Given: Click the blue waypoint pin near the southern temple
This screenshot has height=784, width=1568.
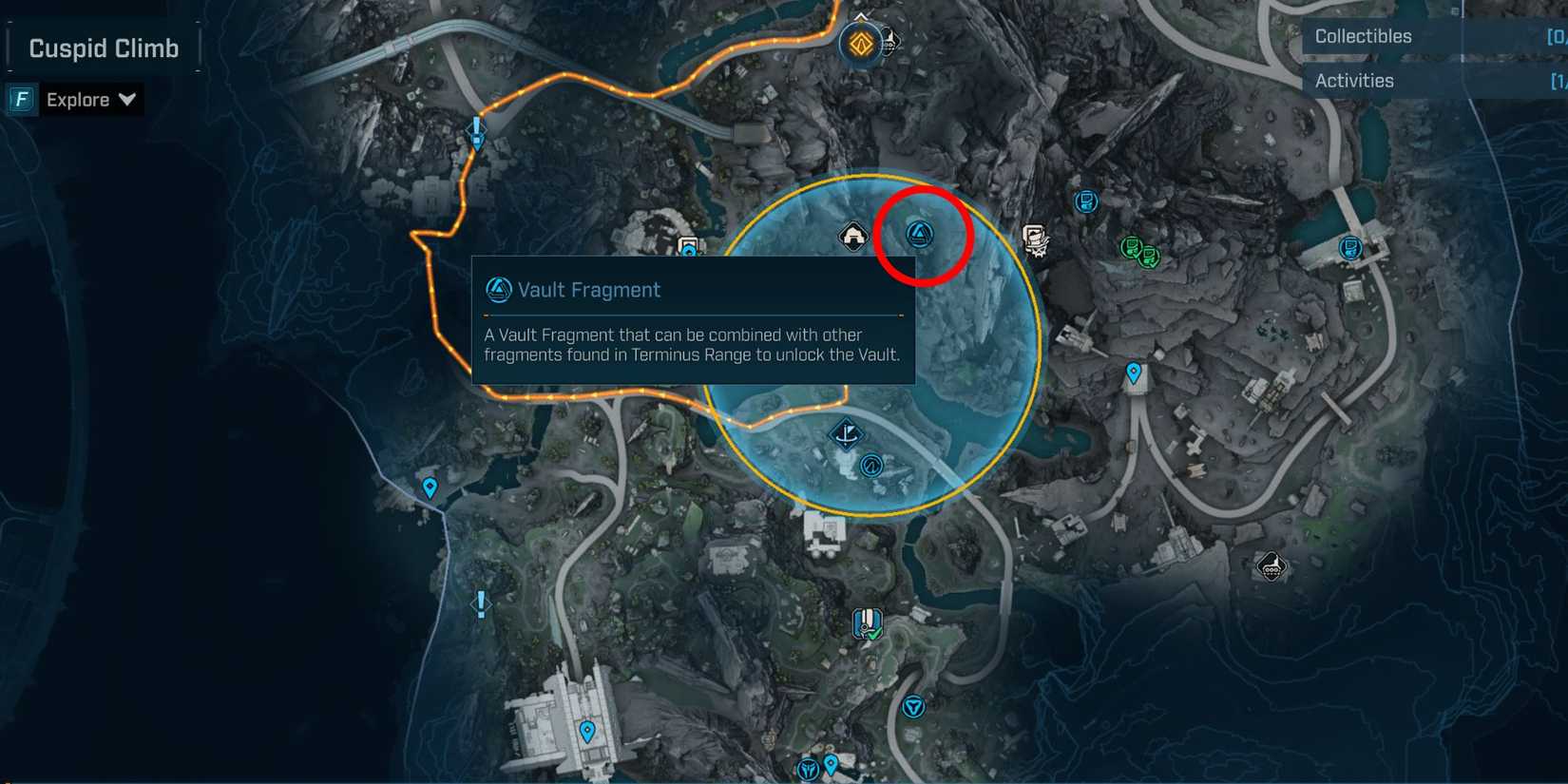Looking at the screenshot, I should [586, 732].
